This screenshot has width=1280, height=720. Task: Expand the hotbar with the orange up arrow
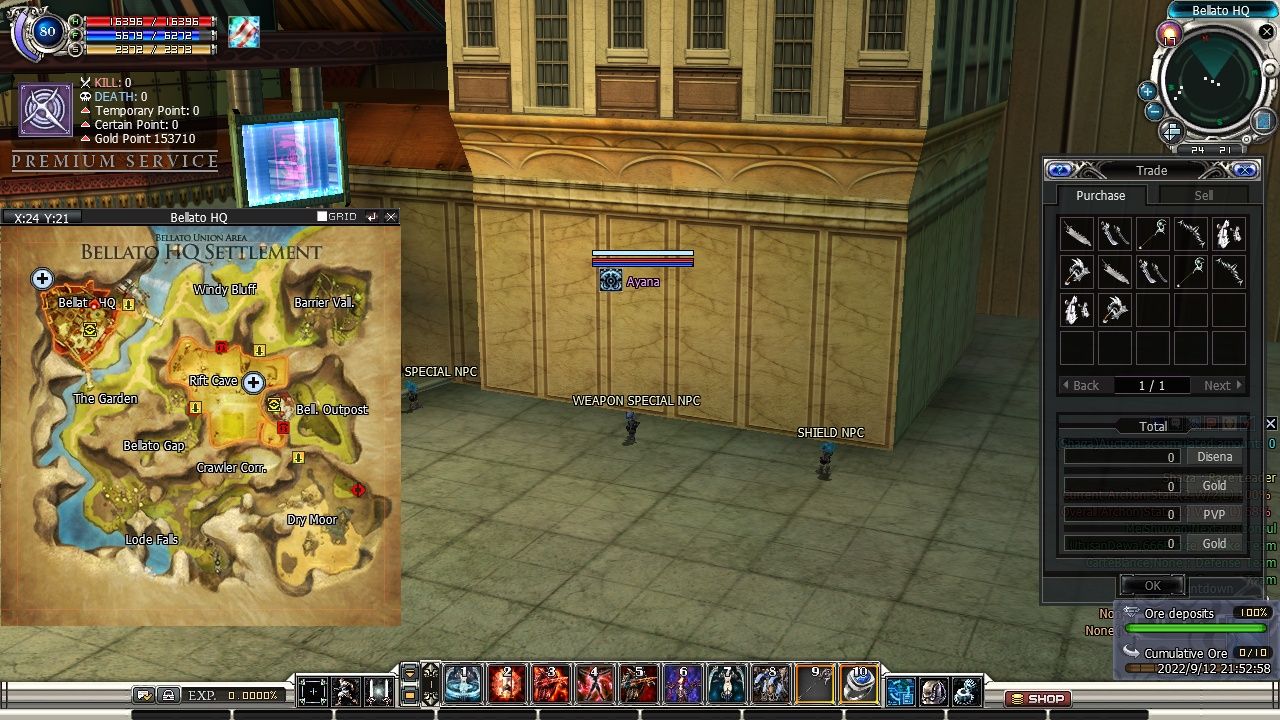(411, 674)
